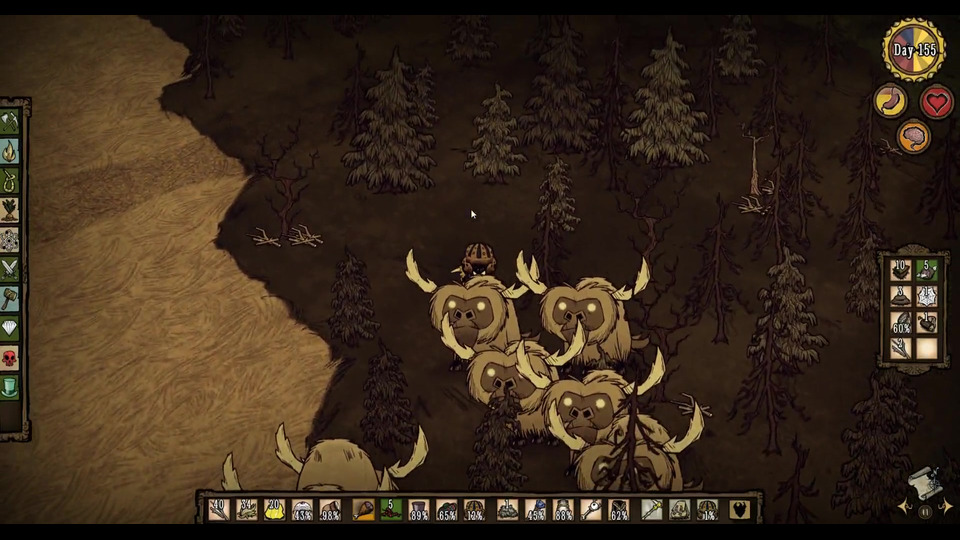Open the Structures hammer crafting tab
Image resolution: width=960 pixels, height=540 pixels.
tap(10, 298)
